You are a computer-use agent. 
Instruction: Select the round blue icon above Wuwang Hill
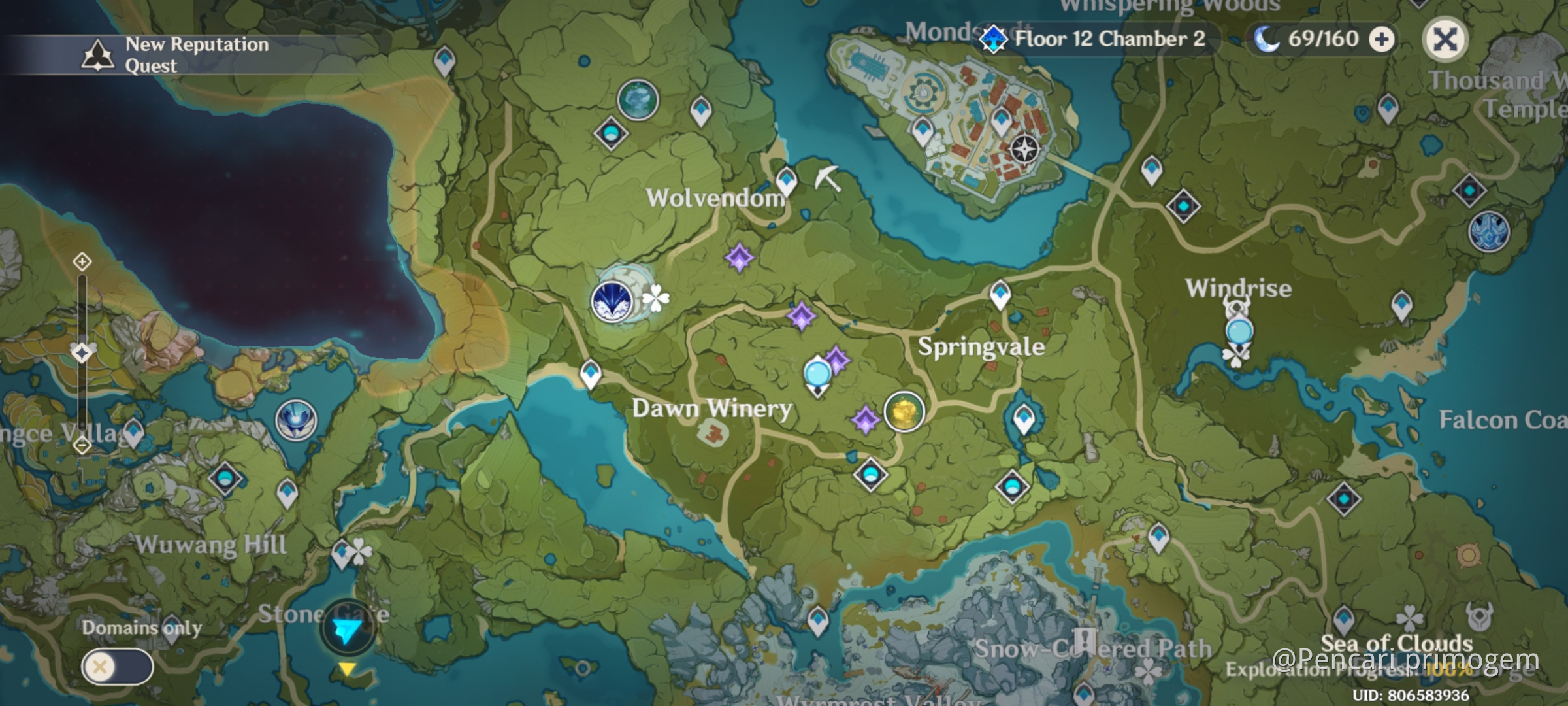[x=296, y=420]
